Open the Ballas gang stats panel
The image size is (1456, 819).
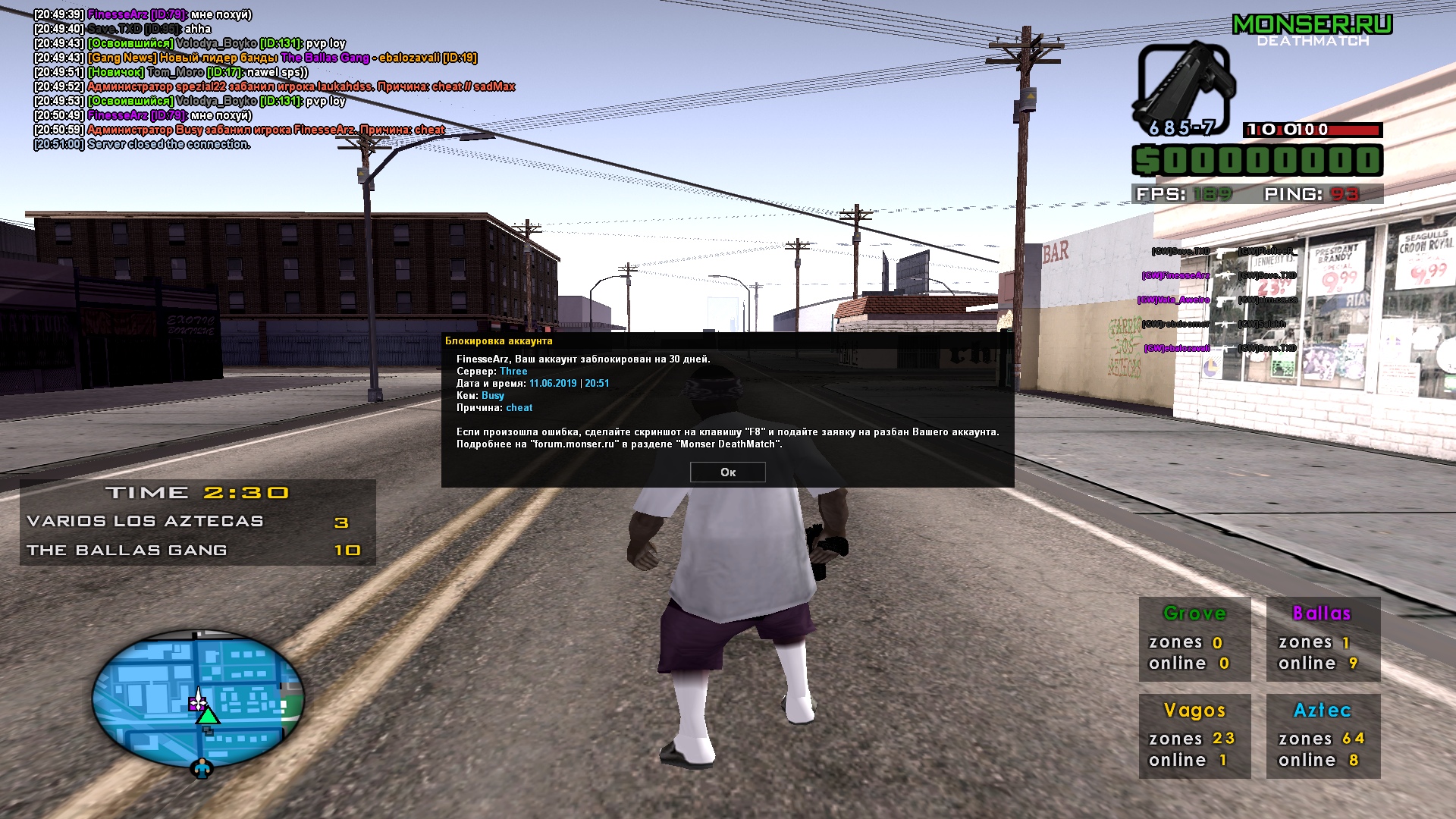tap(1323, 639)
